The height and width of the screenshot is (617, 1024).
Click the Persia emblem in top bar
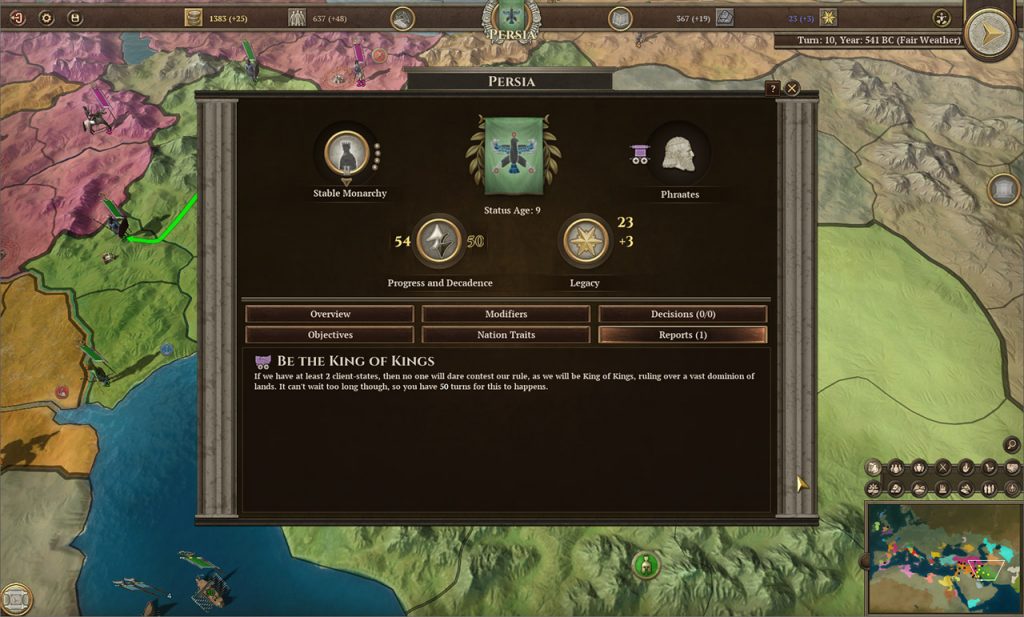(513, 18)
